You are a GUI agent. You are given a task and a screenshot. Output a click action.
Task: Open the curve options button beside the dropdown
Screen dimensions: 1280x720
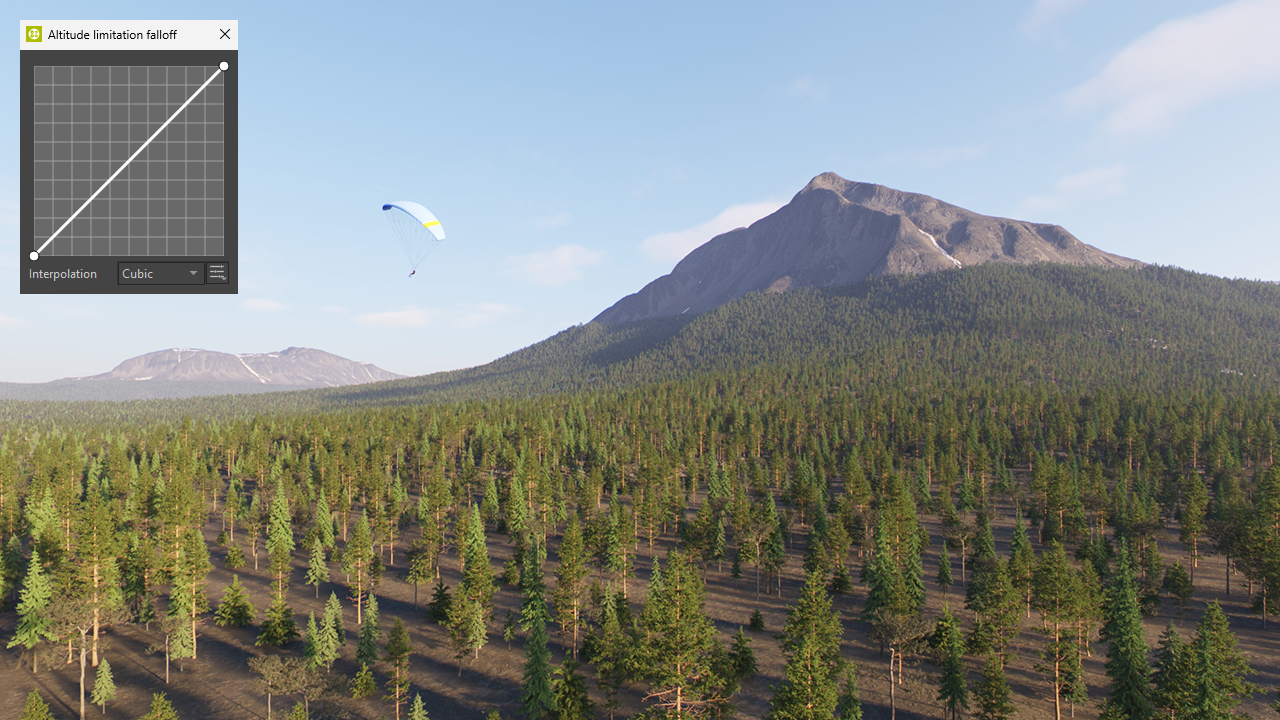pos(217,273)
